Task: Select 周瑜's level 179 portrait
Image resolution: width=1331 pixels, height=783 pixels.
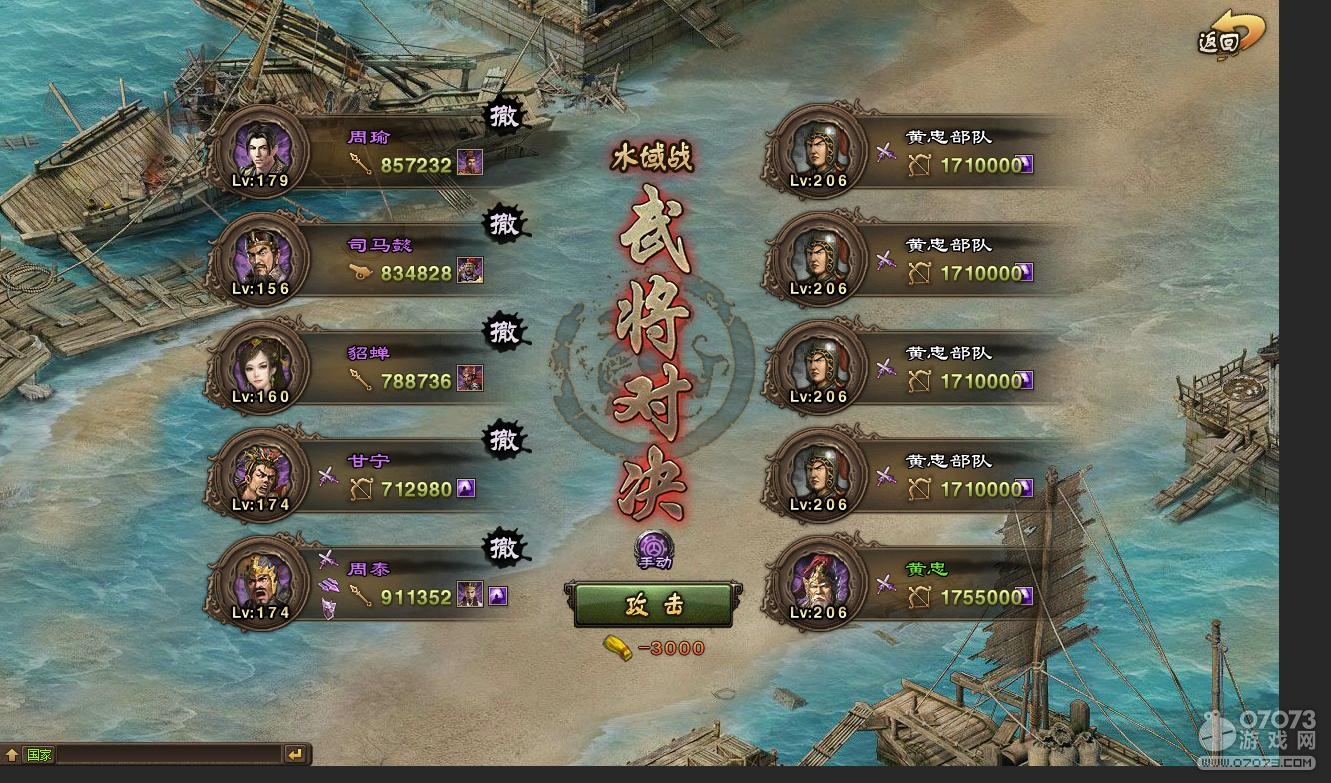Action: (x=259, y=151)
